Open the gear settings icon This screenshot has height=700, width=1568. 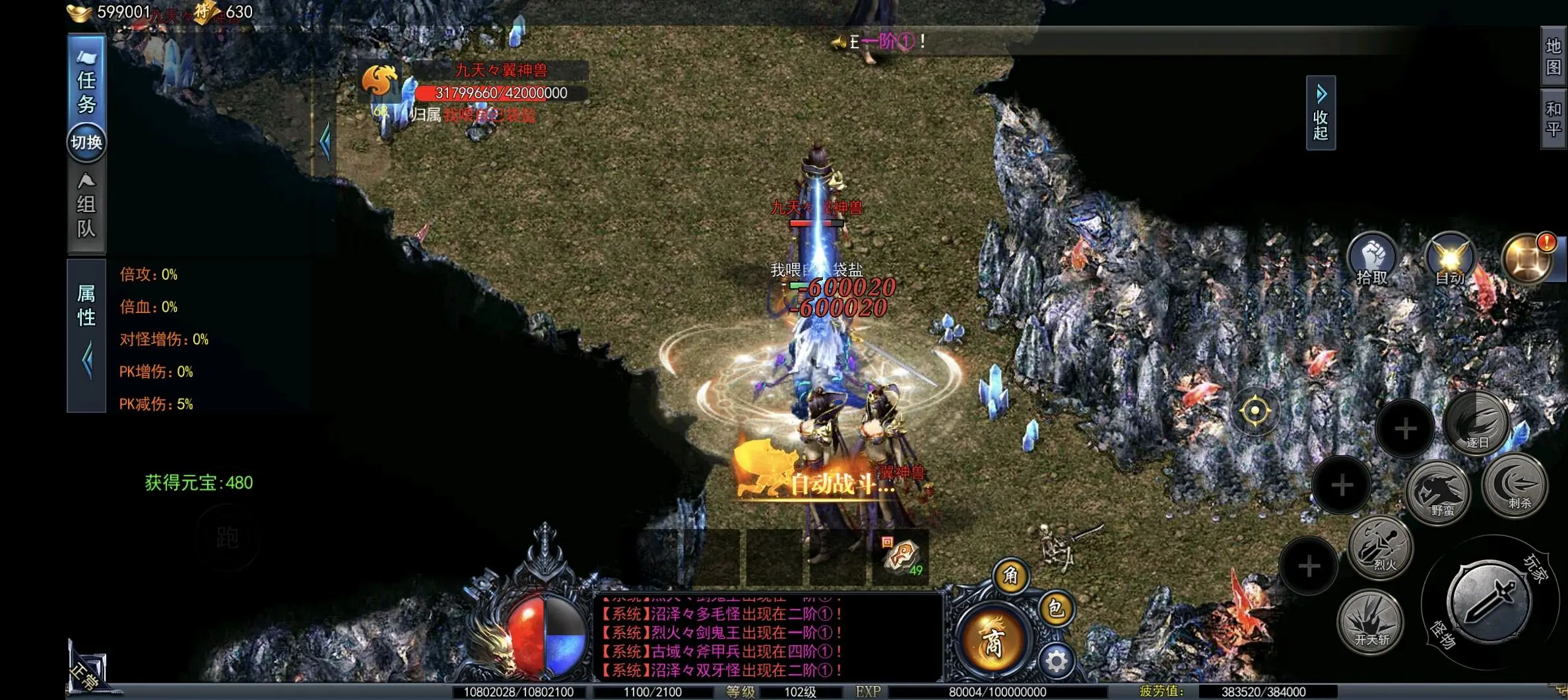point(1055,660)
